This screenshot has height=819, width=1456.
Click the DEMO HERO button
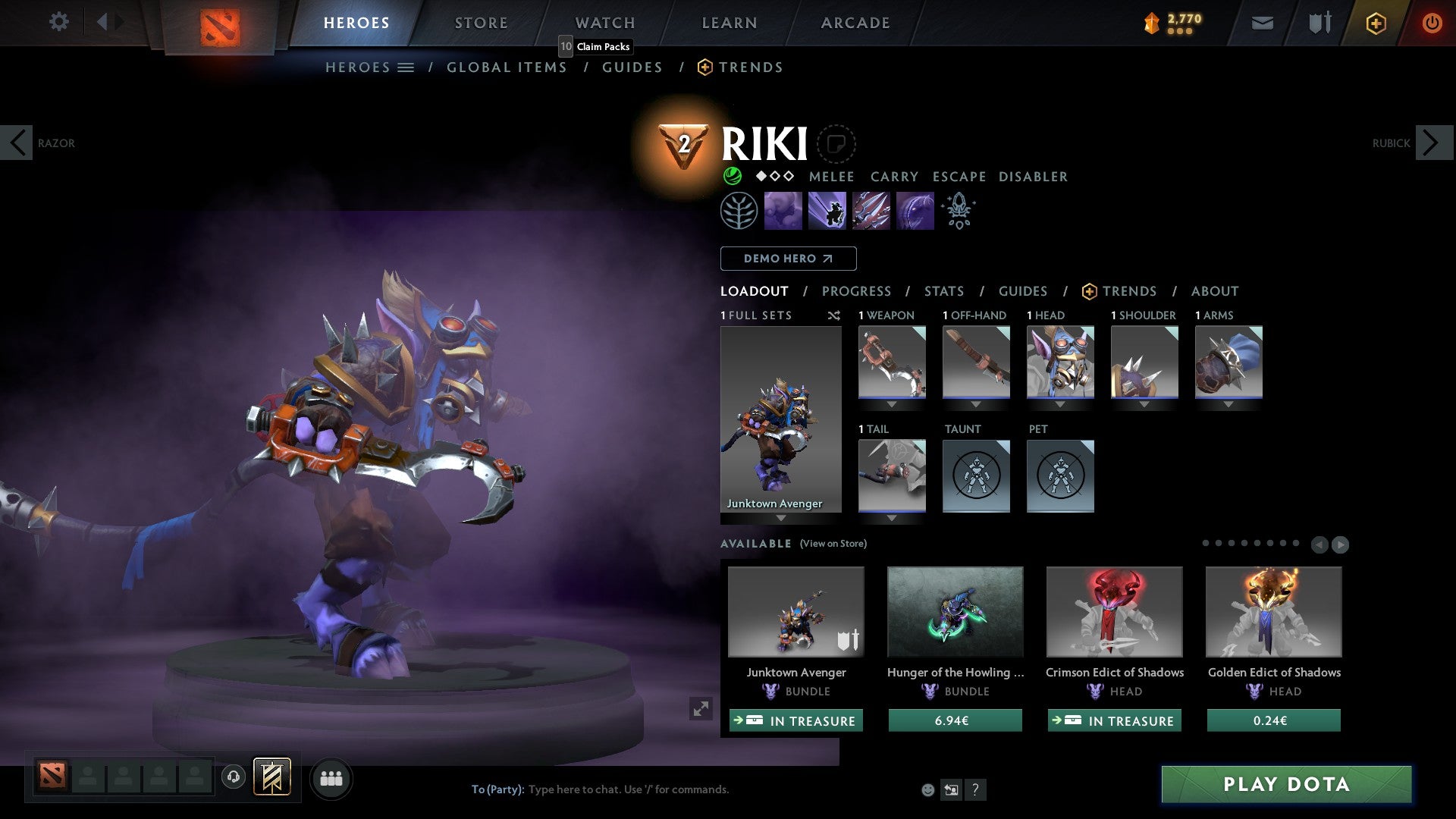click(789, 259)
